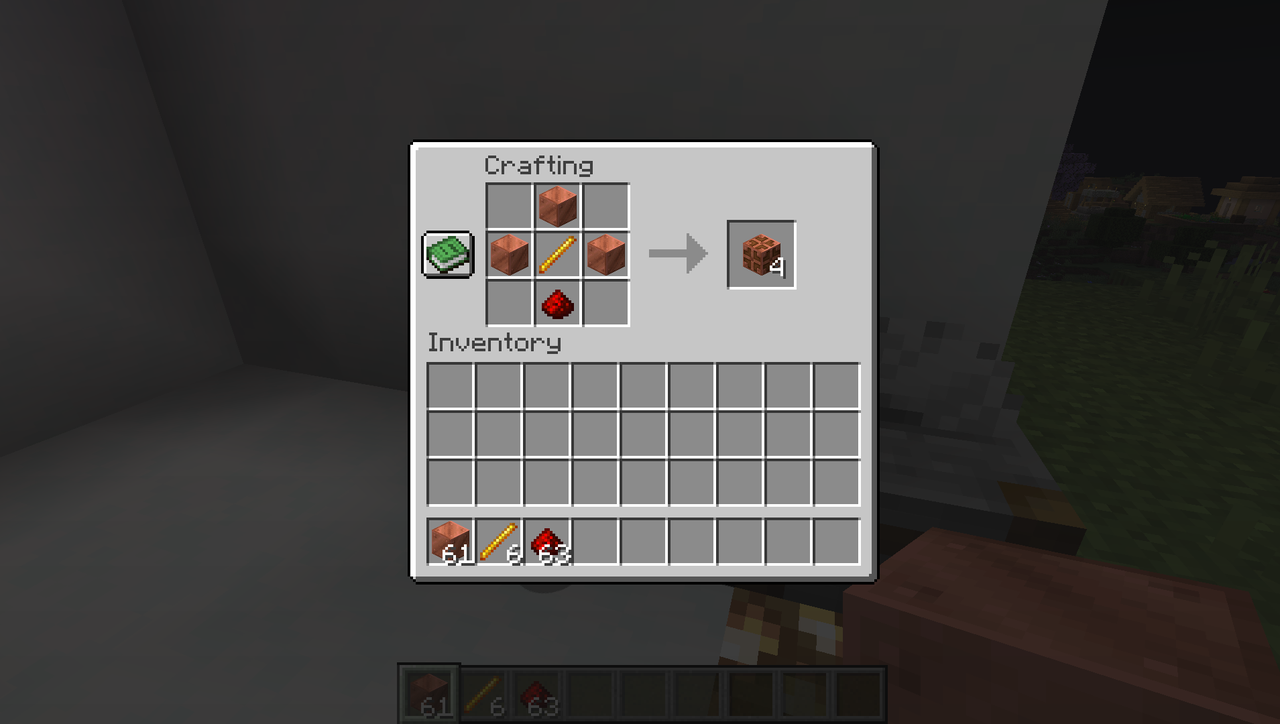Pick up the right copper block in the grid
This screenshot has height=724, width=1280.
pyautogui.click(x=605, y=254)
